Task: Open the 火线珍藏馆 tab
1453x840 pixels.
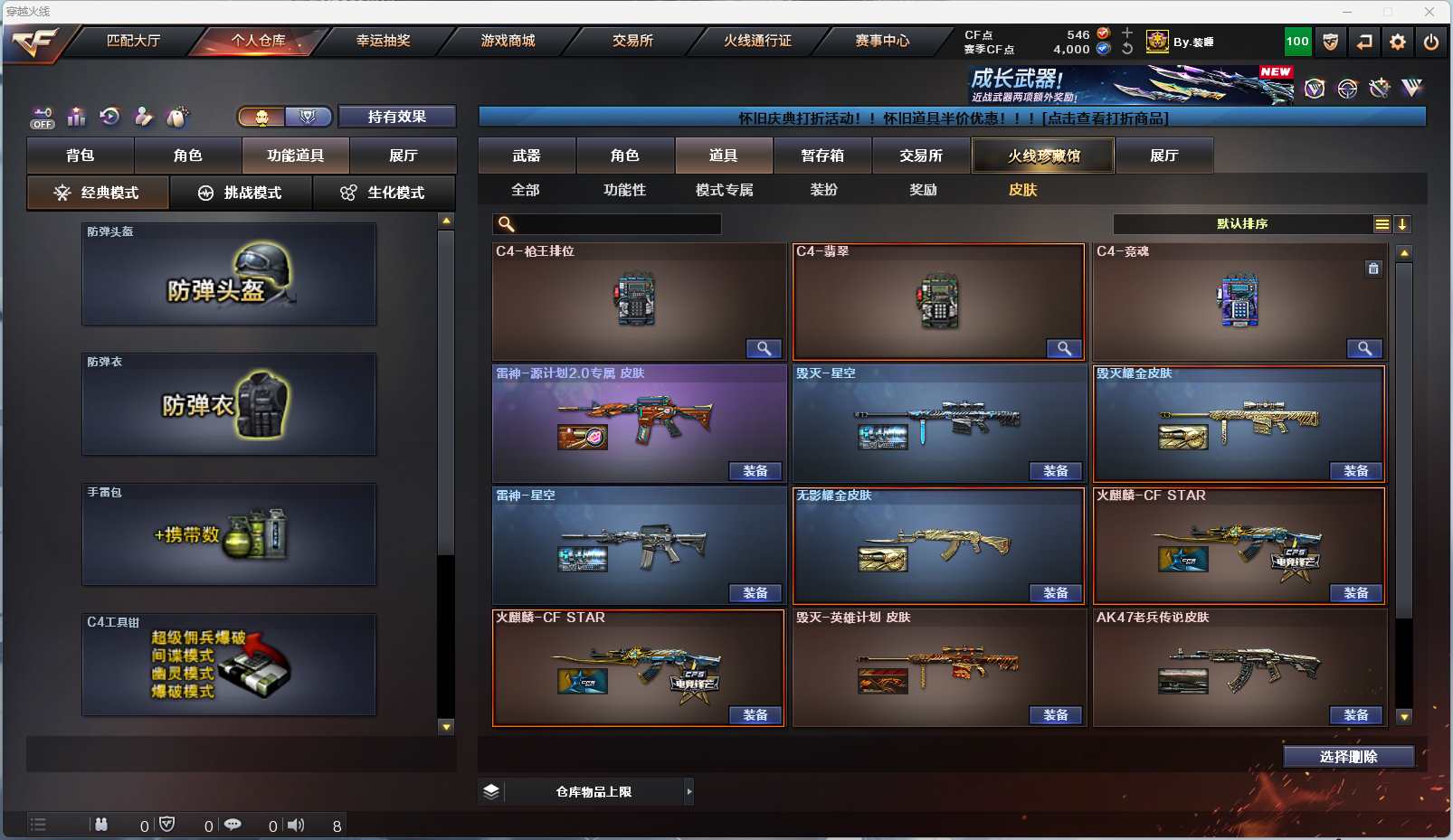Action: click(1043, 156)
